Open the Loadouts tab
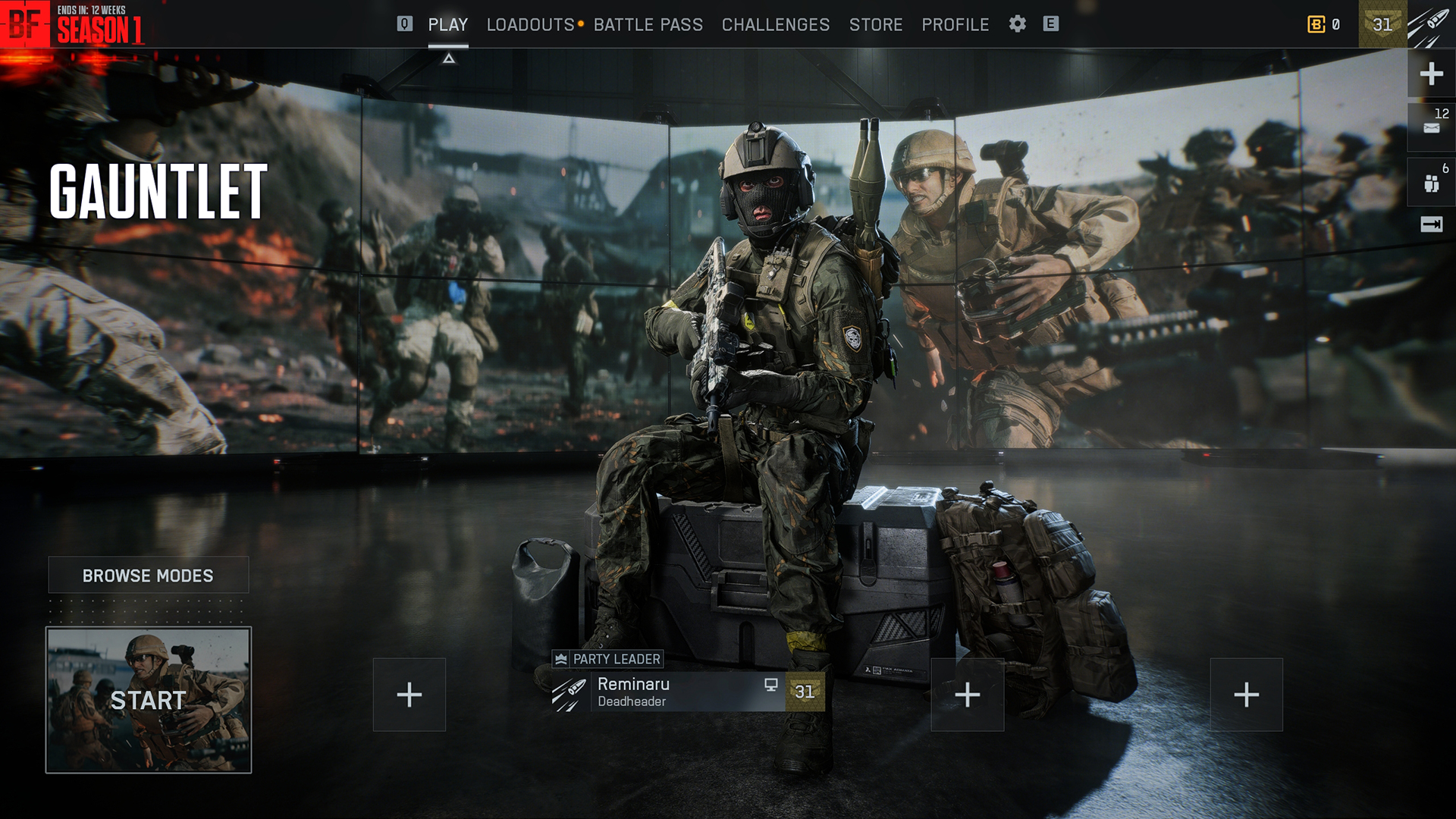 click(x=530, y=24)
